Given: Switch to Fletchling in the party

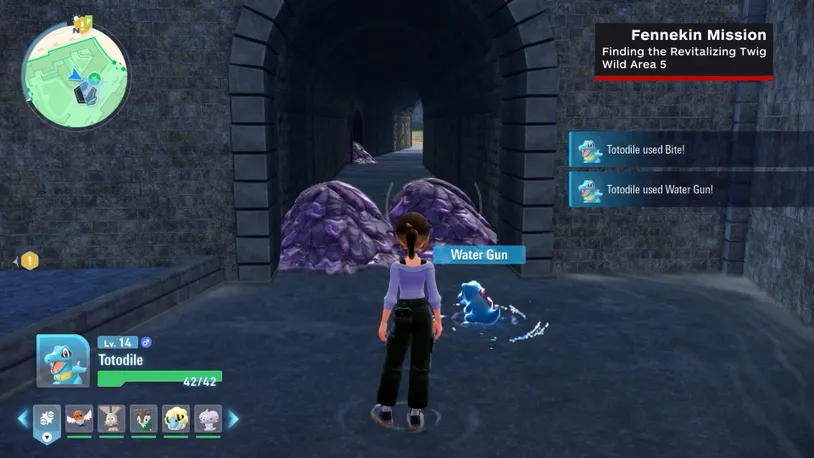Looking at the screenshot, I should [x=79, y=419].
